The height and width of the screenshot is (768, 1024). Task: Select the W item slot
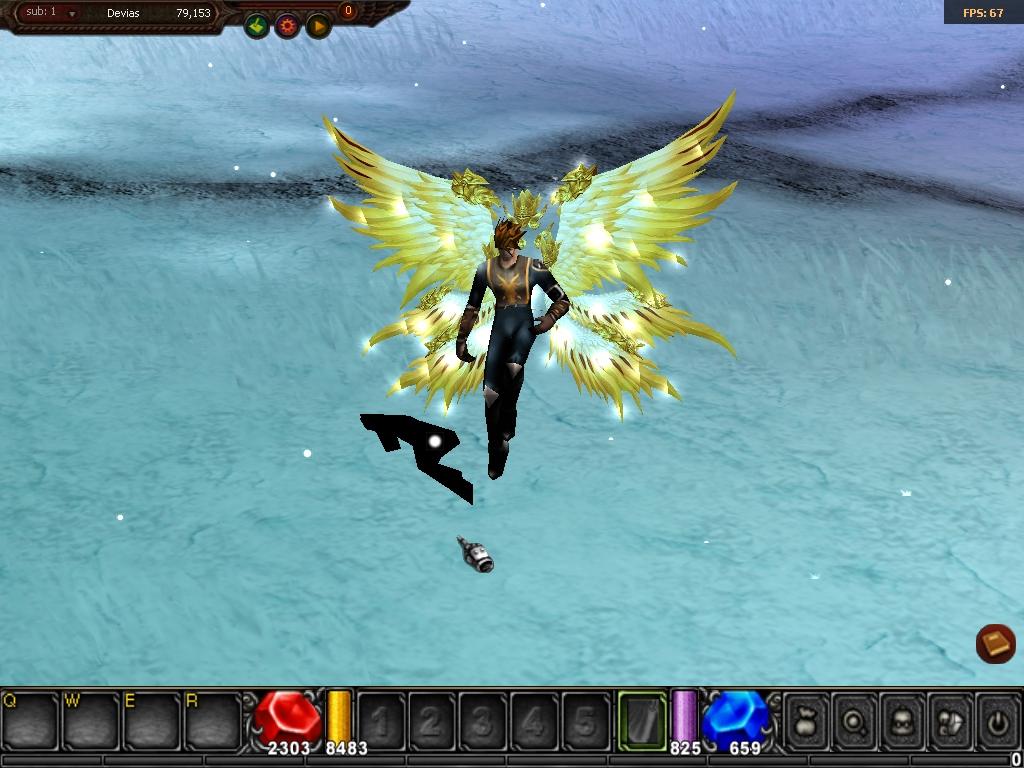(91, 720)
